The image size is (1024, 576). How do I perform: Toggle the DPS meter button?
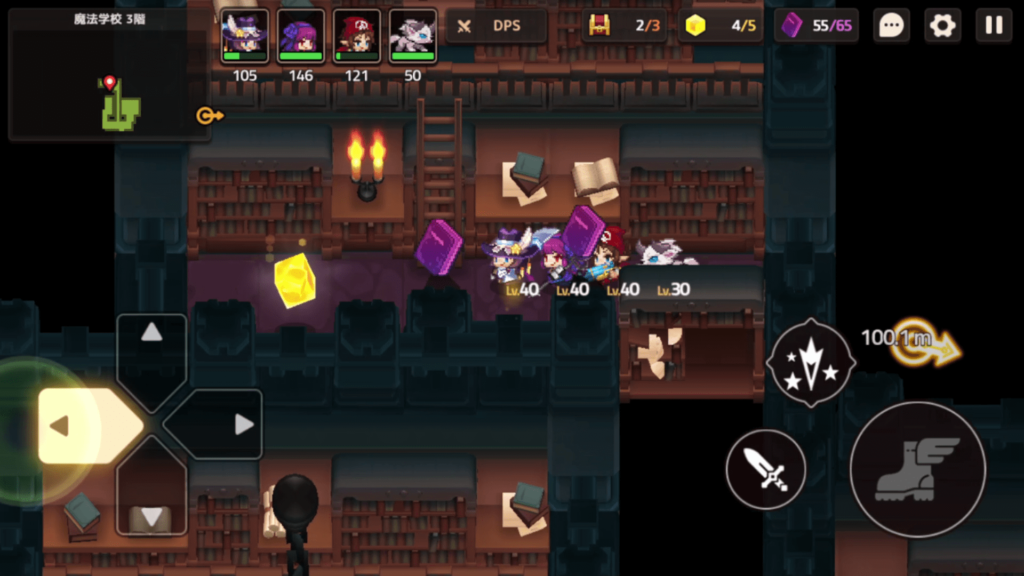496,26
